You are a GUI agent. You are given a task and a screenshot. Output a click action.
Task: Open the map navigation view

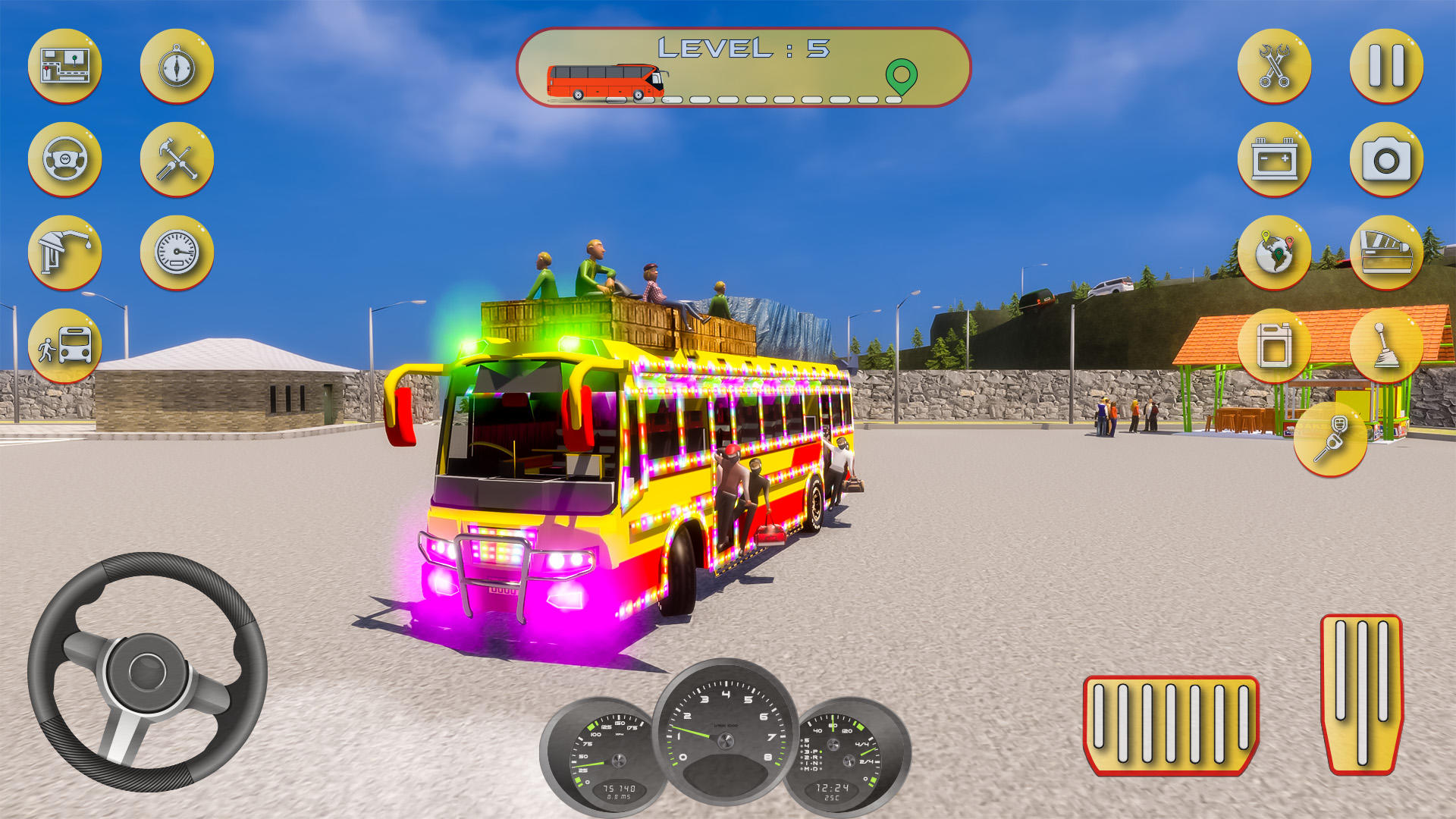click(64, 67)
